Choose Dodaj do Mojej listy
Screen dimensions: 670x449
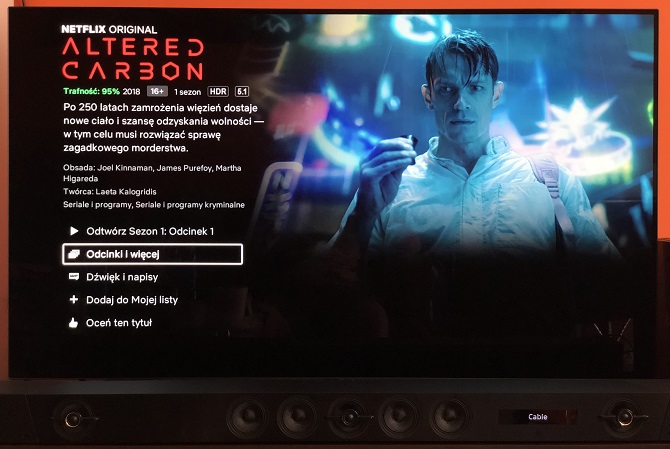click(130, 300)
